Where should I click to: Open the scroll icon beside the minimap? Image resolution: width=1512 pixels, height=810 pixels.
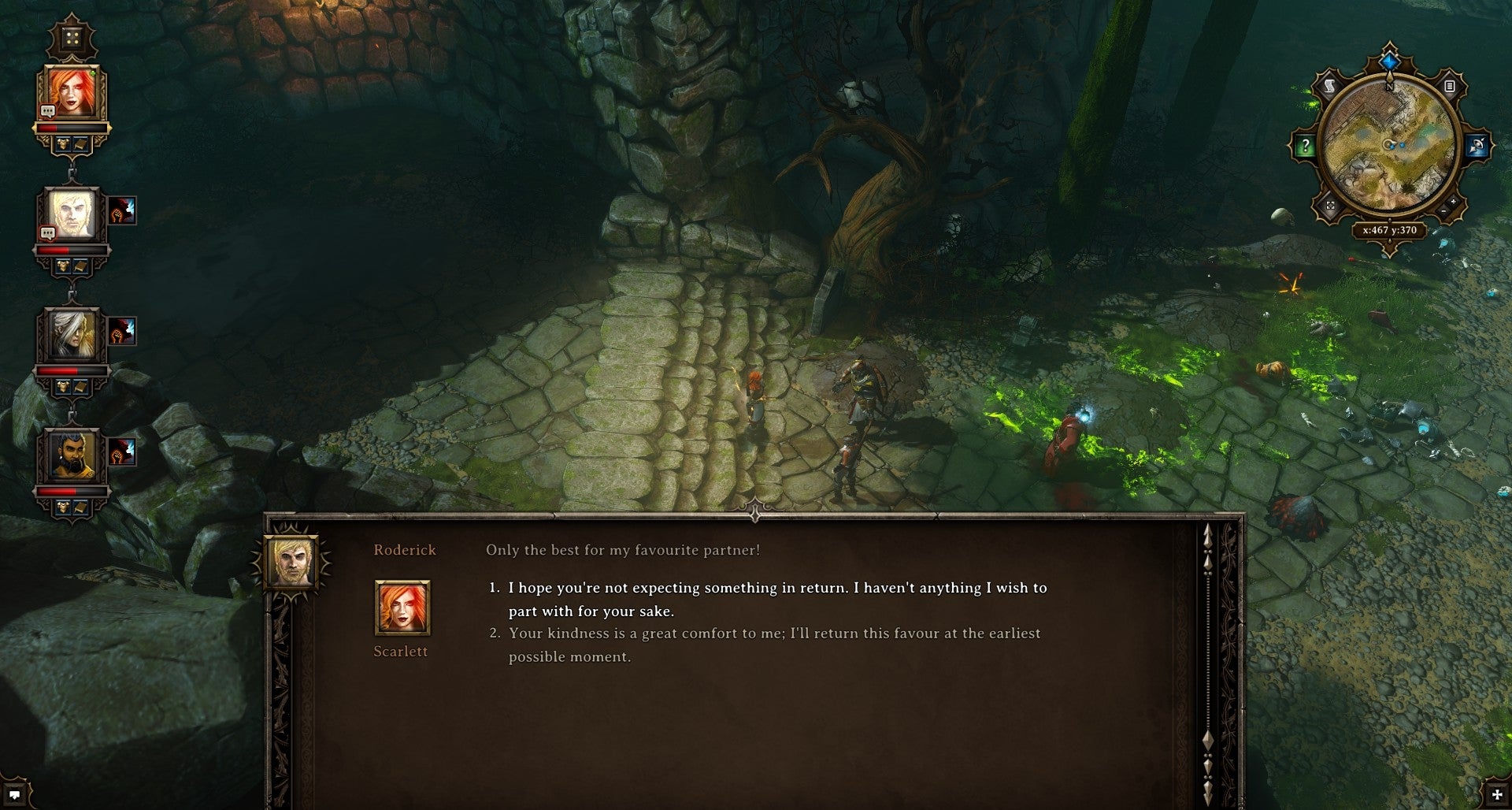1329,87
